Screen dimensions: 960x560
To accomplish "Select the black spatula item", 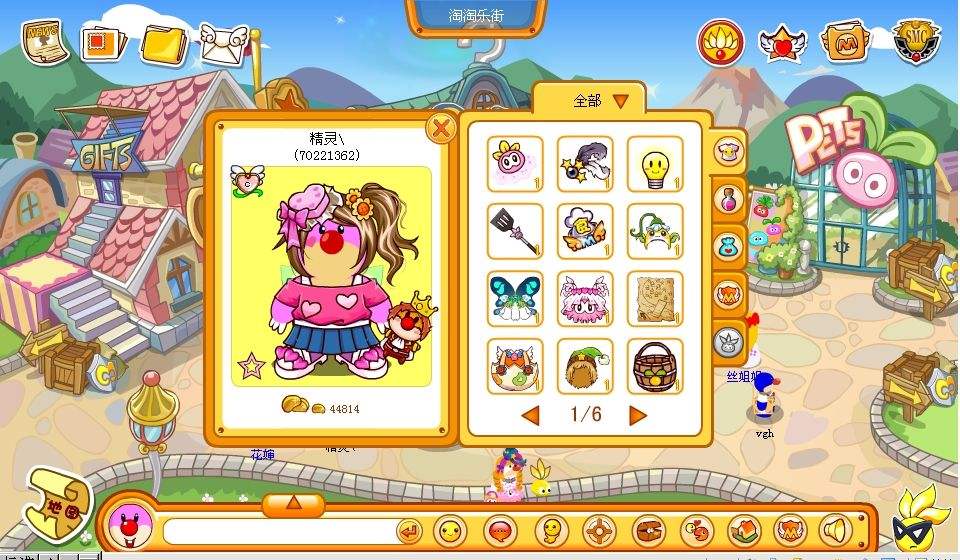I will (515, 231).
